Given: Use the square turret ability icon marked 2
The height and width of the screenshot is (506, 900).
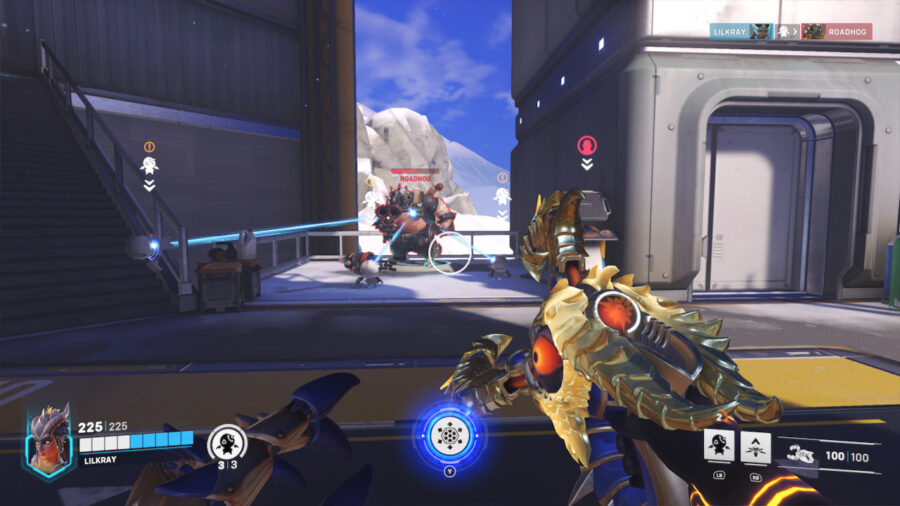Looking at the screenshot, I should (x=719, y=446).
